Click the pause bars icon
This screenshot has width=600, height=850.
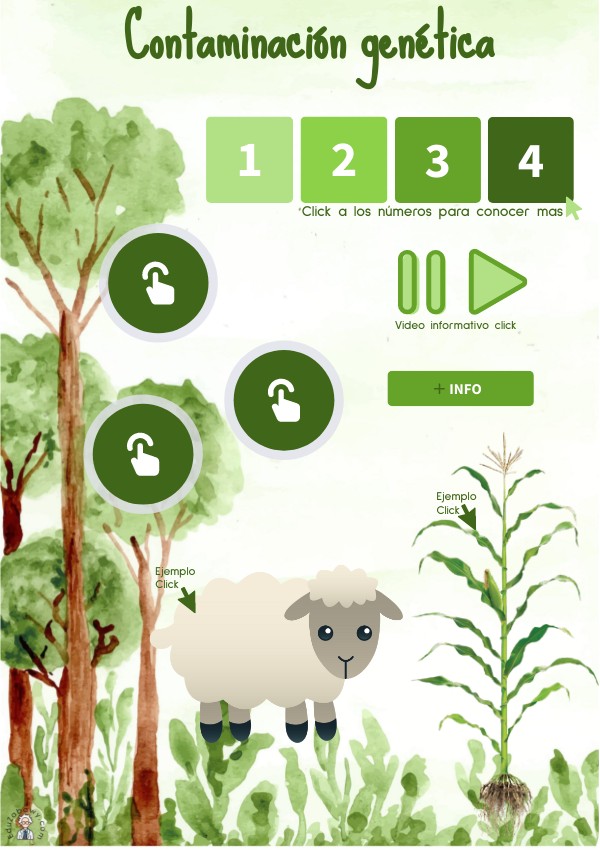click(x=421, y=282)
